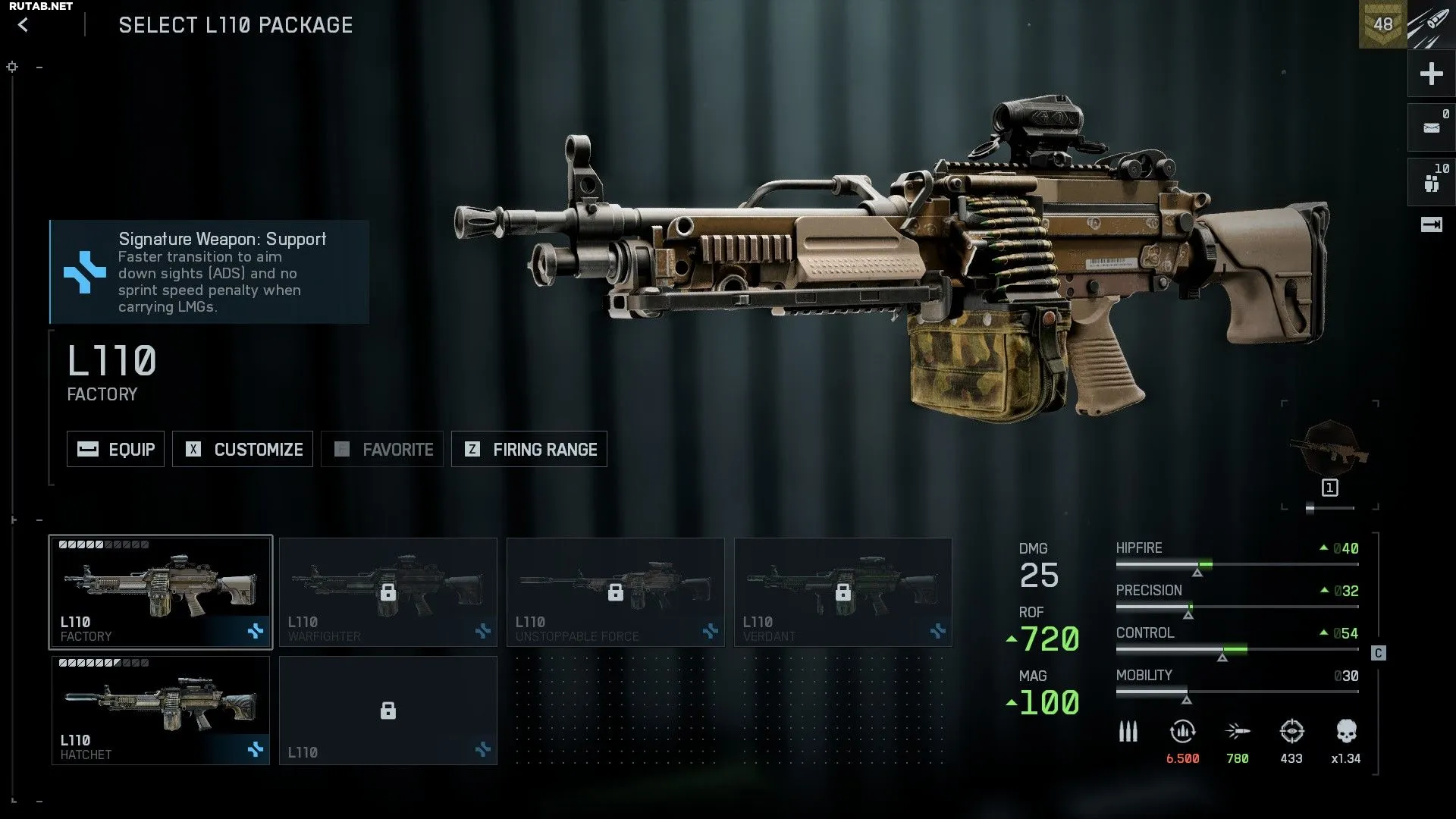Image resolution: width=1456 pixels, height=819 pixels.
Task: Click the plus button in top-right sidebar
Action: (x=1431, y=74)
